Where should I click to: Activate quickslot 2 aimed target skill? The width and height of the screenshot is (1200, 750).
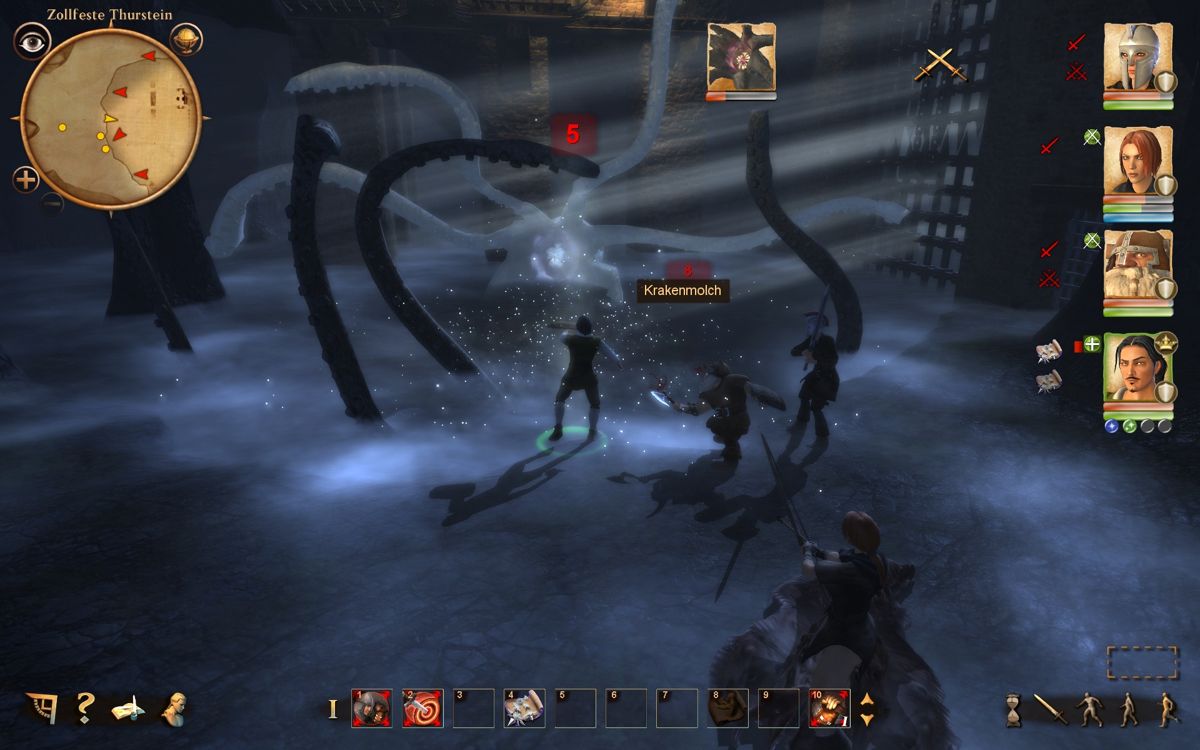422,708
